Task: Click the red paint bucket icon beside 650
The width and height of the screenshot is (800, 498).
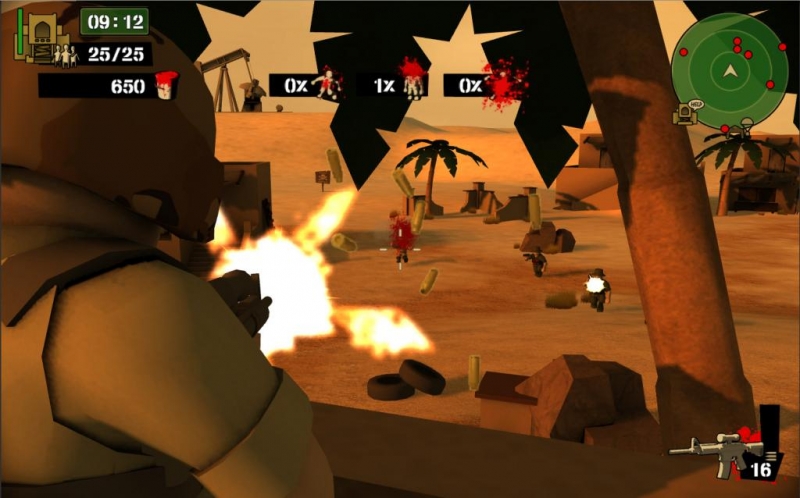Action: [x=165, y=85]
